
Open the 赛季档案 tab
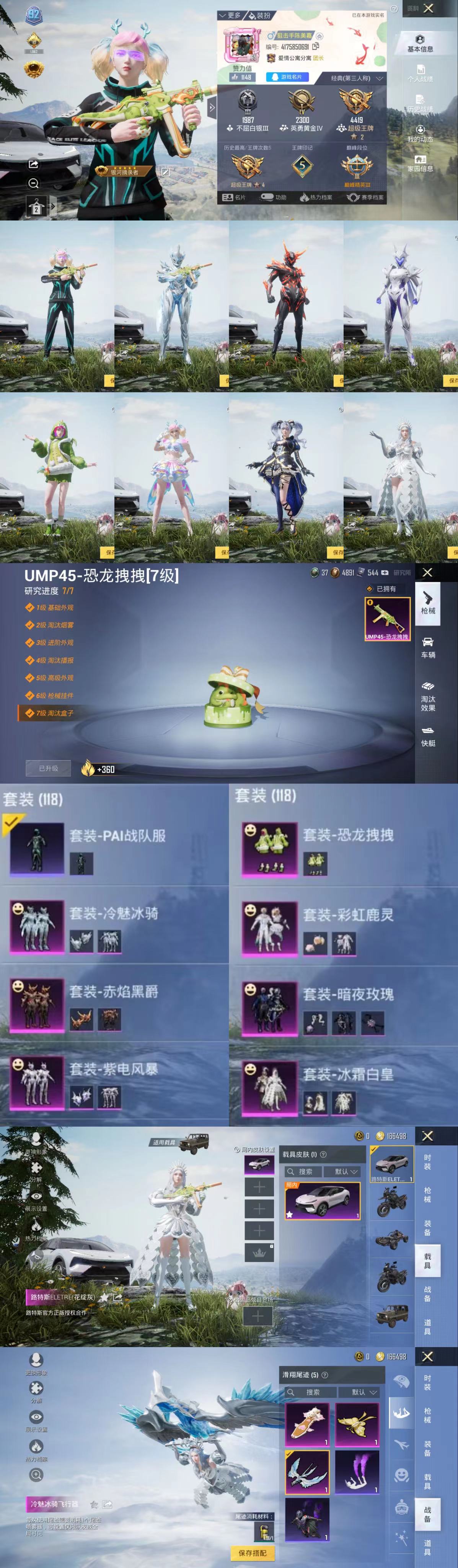tap(365, 197)
